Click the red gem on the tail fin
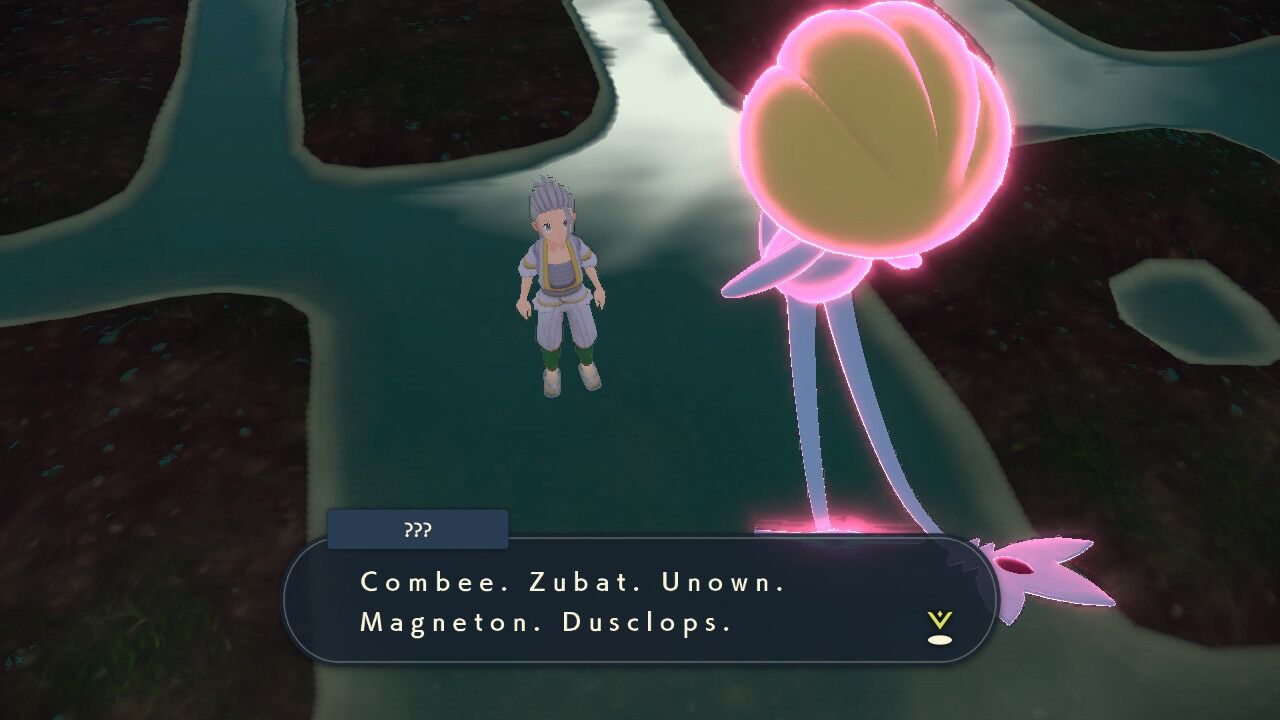This screenshot has width=1280, height=720. click(1015, 565)
